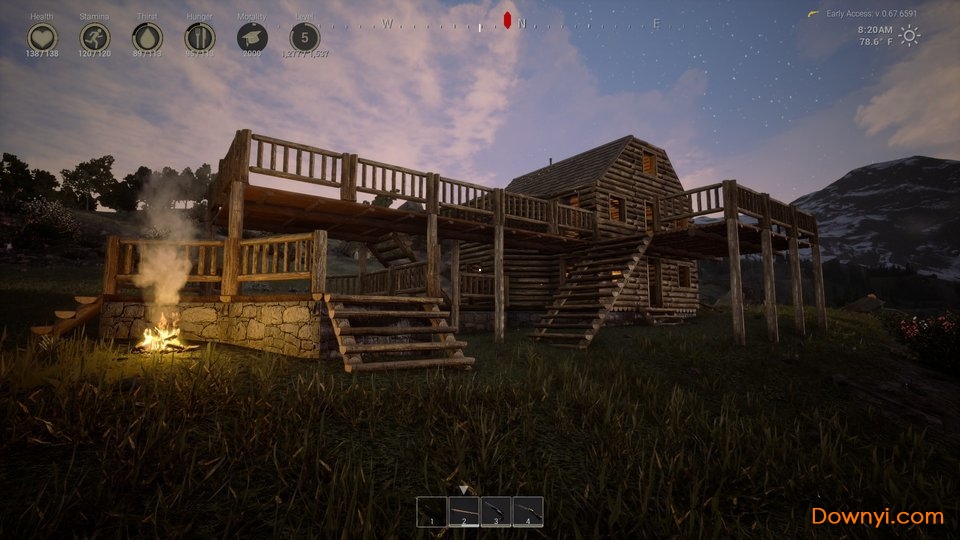Click the heart Health icon
This screenshot has width=960, height=540.
(x=42, y=37)
